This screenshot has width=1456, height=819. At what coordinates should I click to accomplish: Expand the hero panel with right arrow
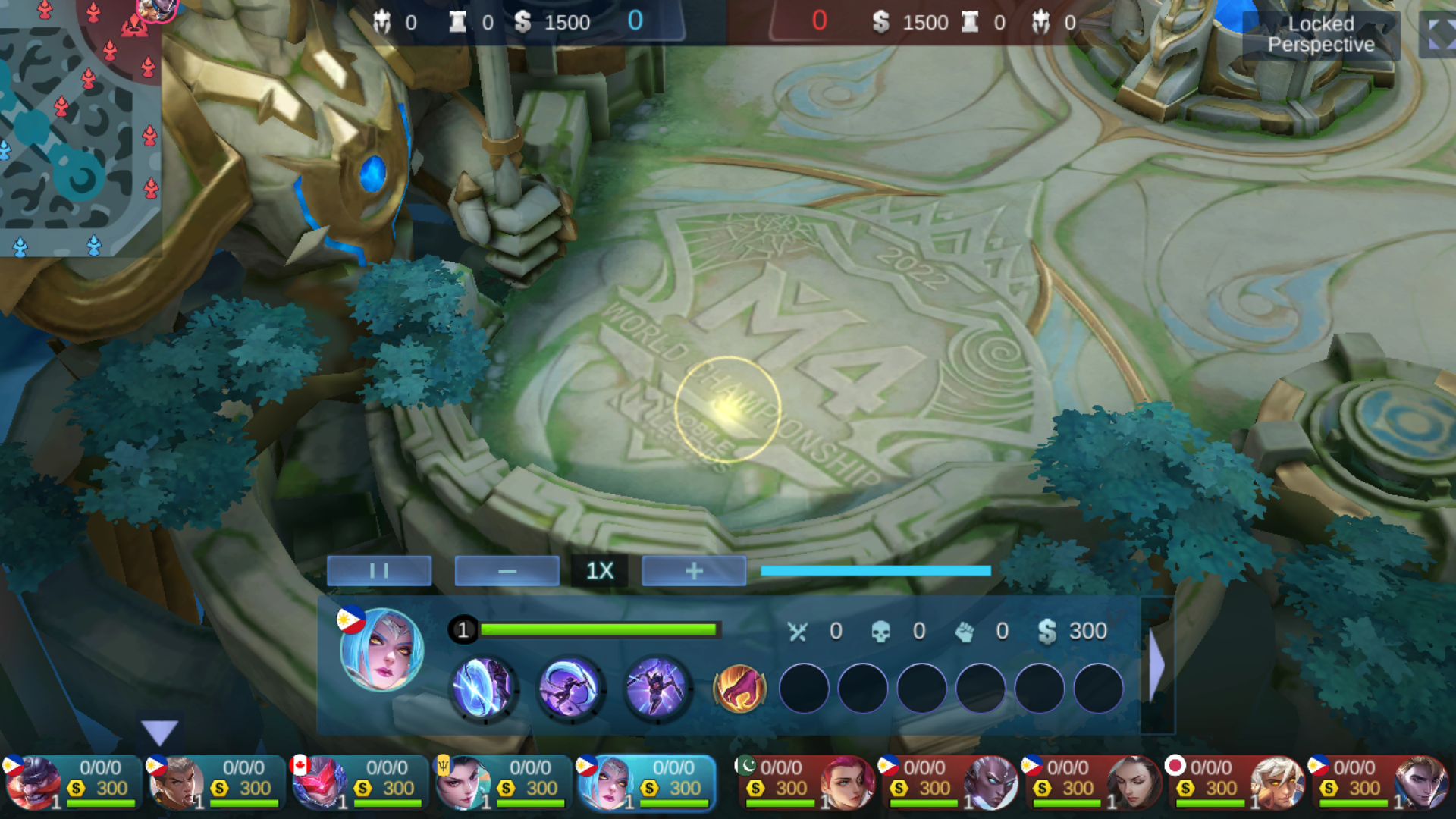[x=1156, y=666]
